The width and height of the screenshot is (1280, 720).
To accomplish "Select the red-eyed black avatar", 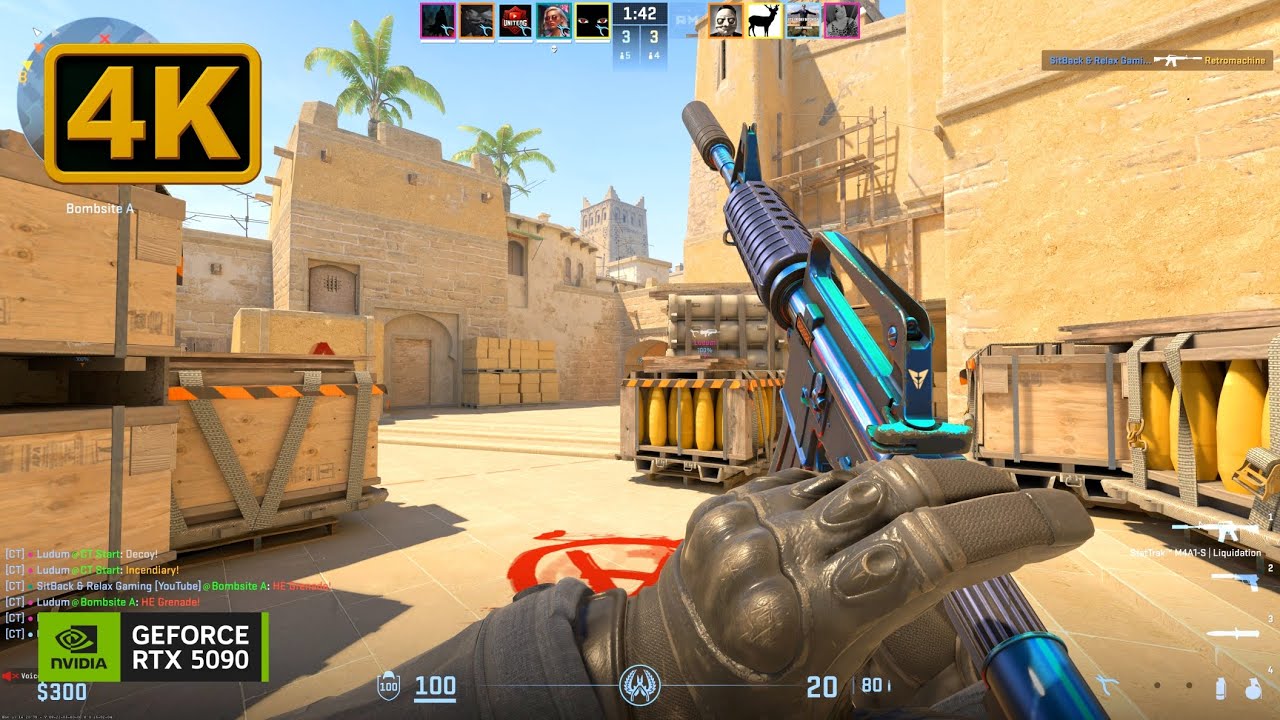I will click(x=592, y=21).
